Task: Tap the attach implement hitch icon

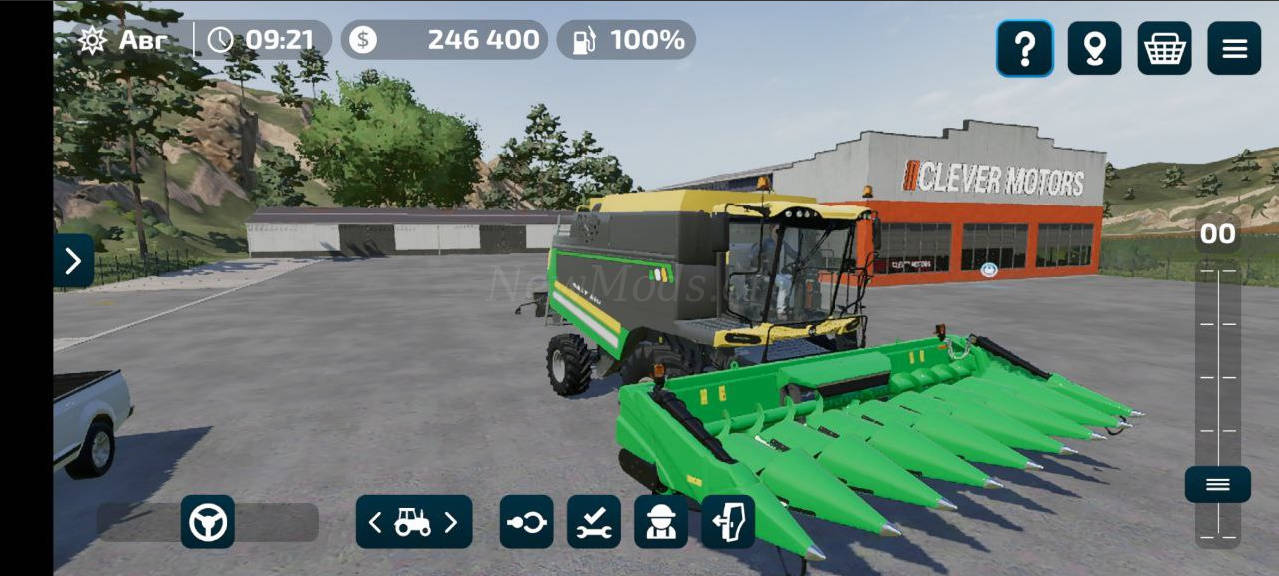Action: (x=527, y=522)
